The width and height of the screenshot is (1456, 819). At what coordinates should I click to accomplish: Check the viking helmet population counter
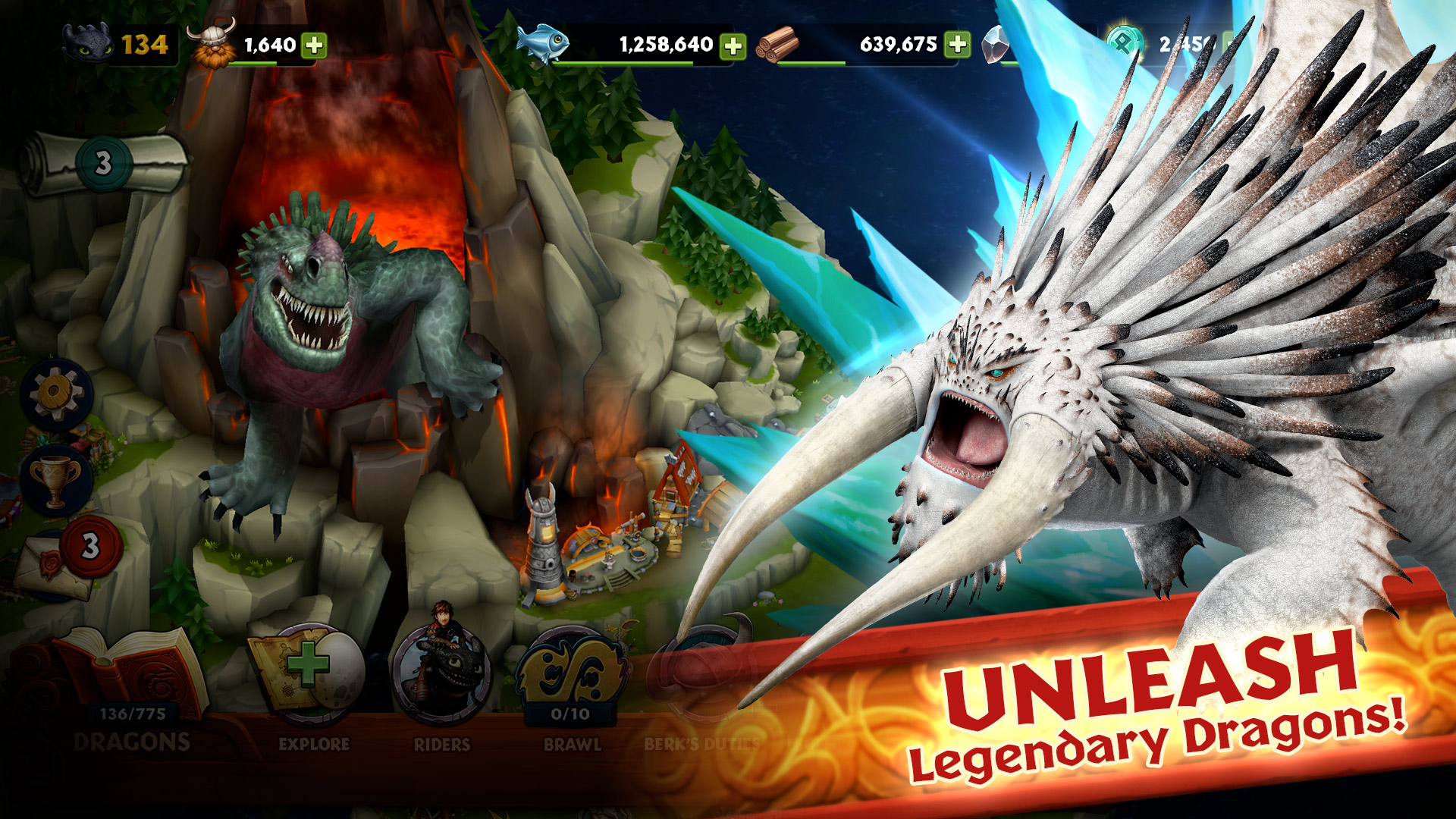(212, 42)
